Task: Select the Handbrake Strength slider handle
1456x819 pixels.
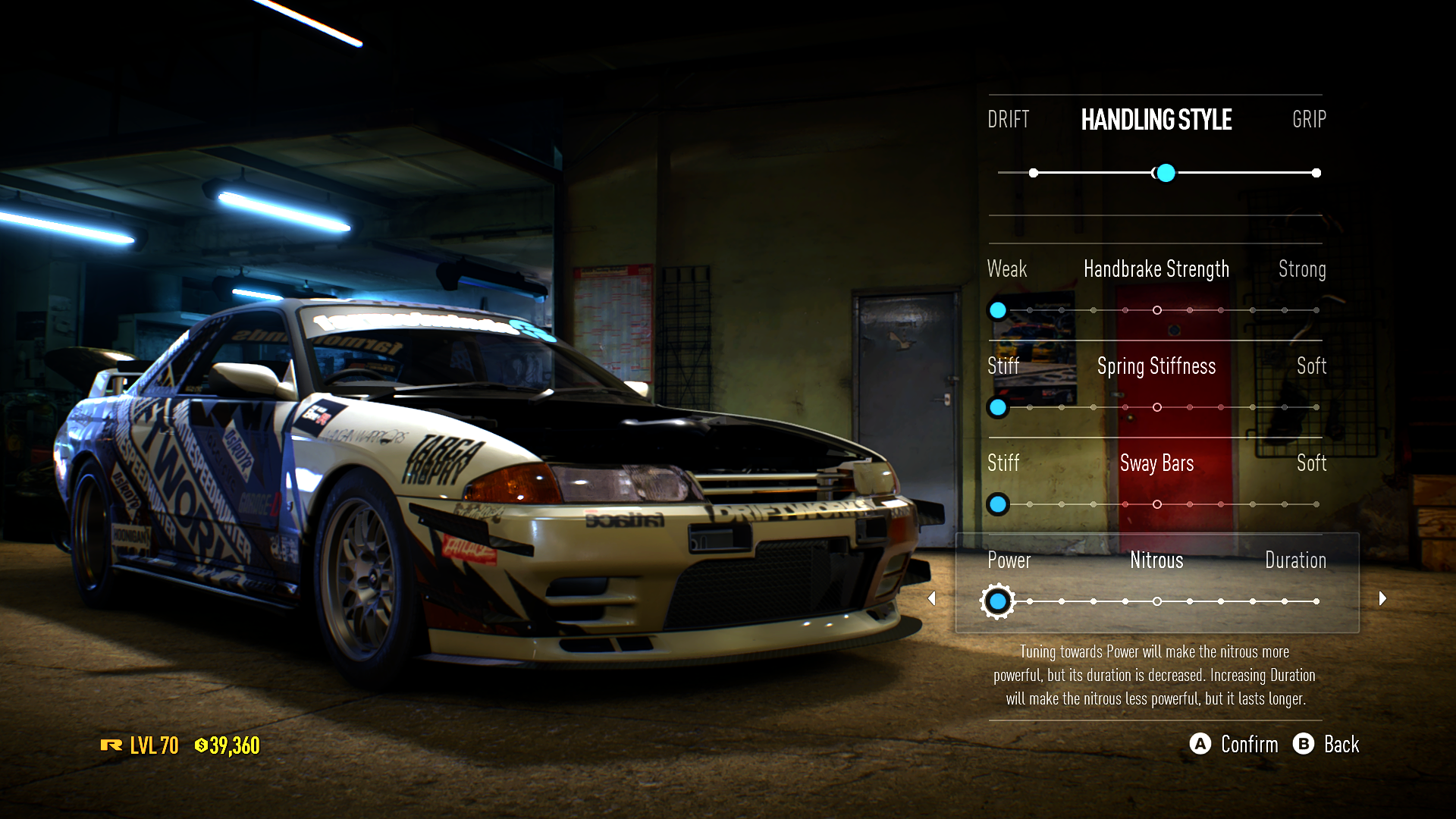Action: [x=998, y=310]
